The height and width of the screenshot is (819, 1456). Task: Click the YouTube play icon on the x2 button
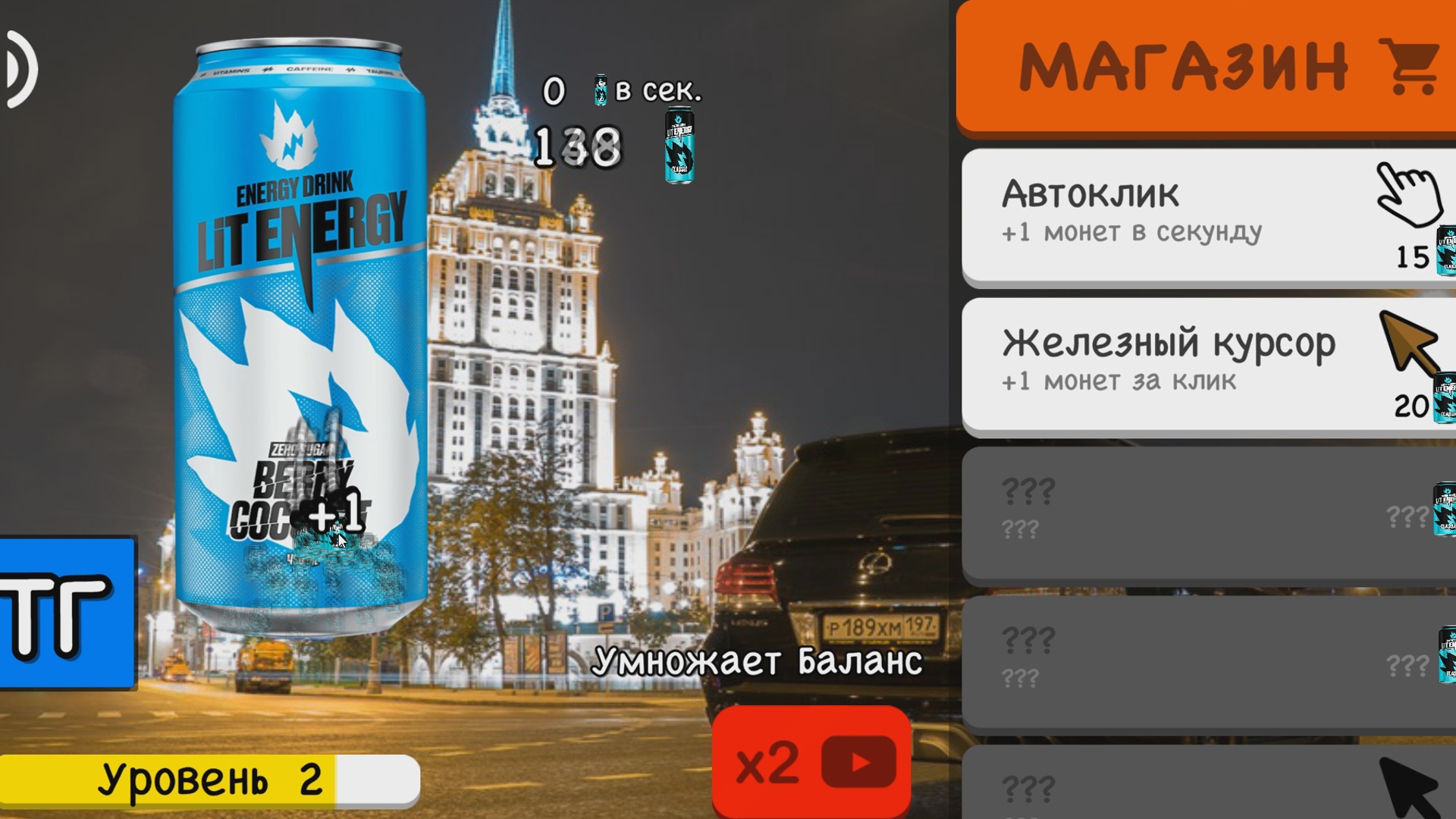861,764
